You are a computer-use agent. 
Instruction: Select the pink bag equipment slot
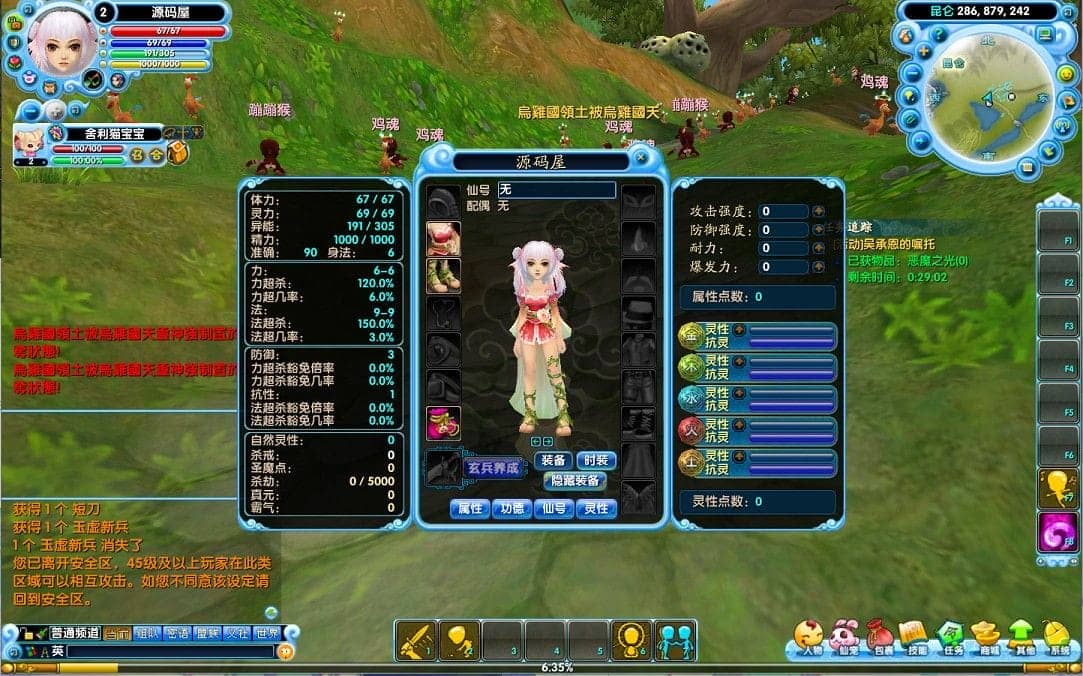point(443,423)
